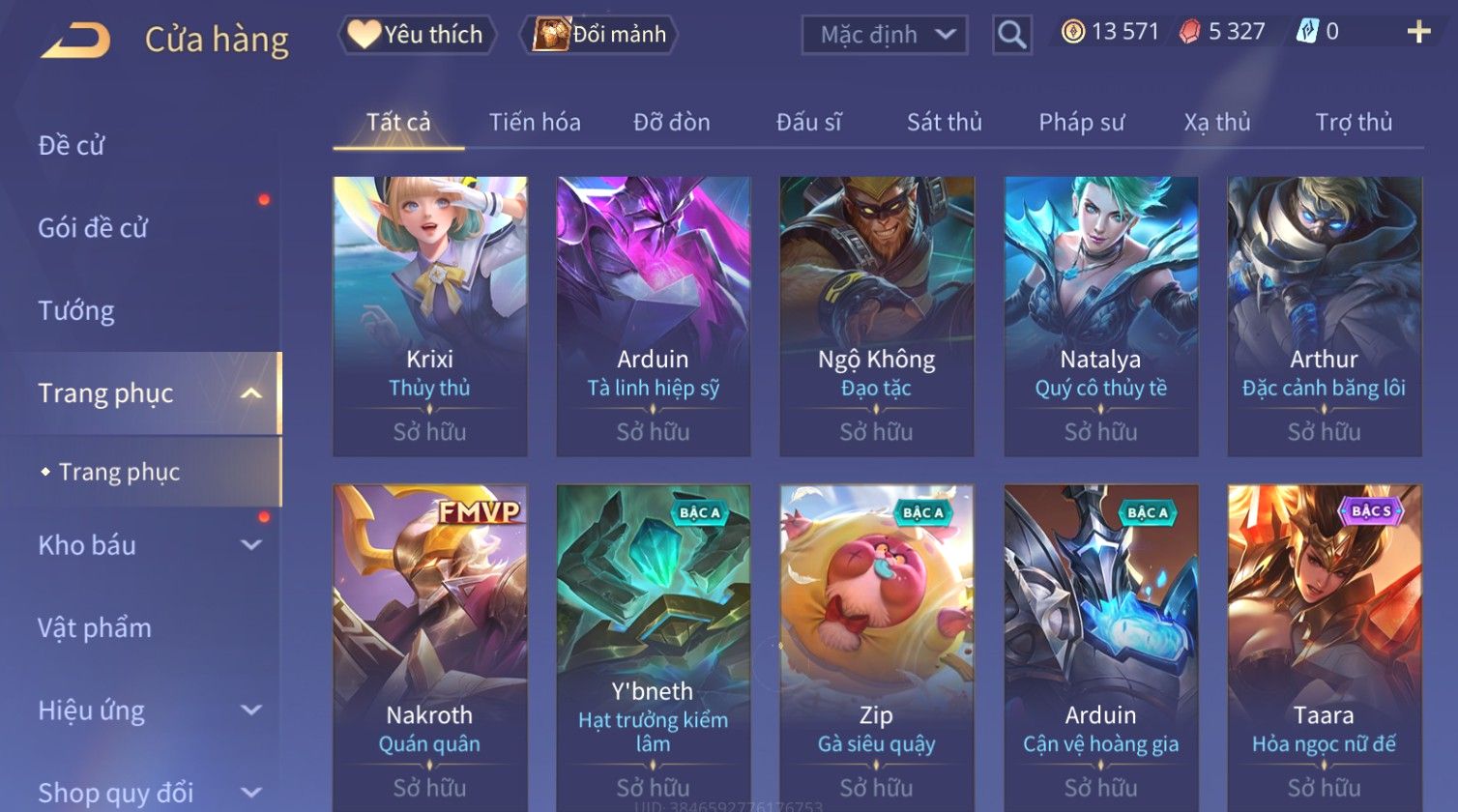The height and width of the screenshot is (812, 1458).
Task: Go to the Tướng shop section
Action: (76, 311)
